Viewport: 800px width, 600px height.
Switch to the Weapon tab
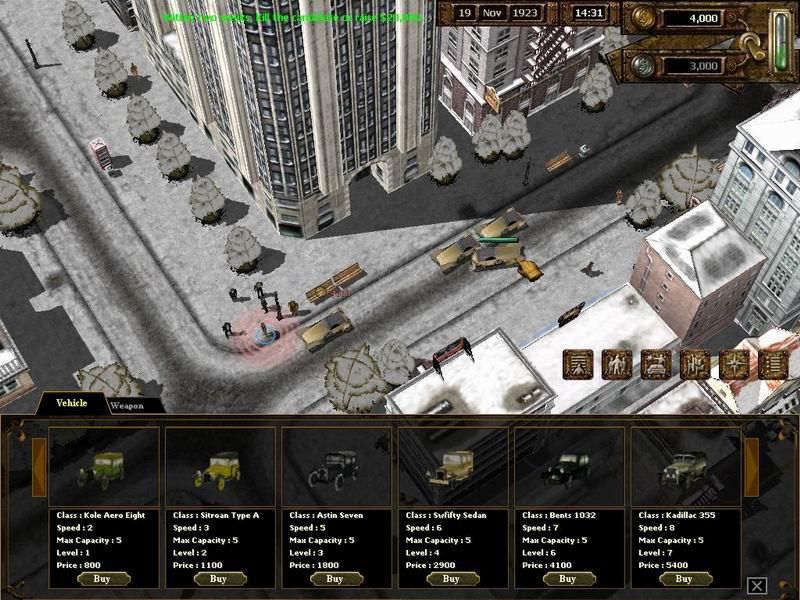click(x=126, y=406)
